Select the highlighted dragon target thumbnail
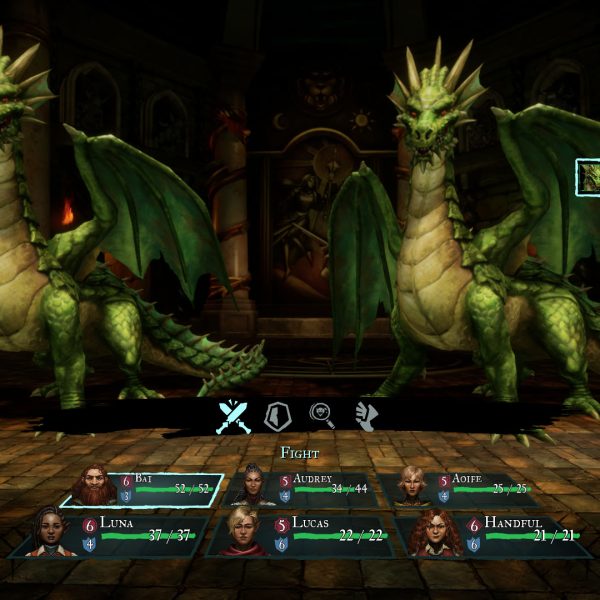 588,177
